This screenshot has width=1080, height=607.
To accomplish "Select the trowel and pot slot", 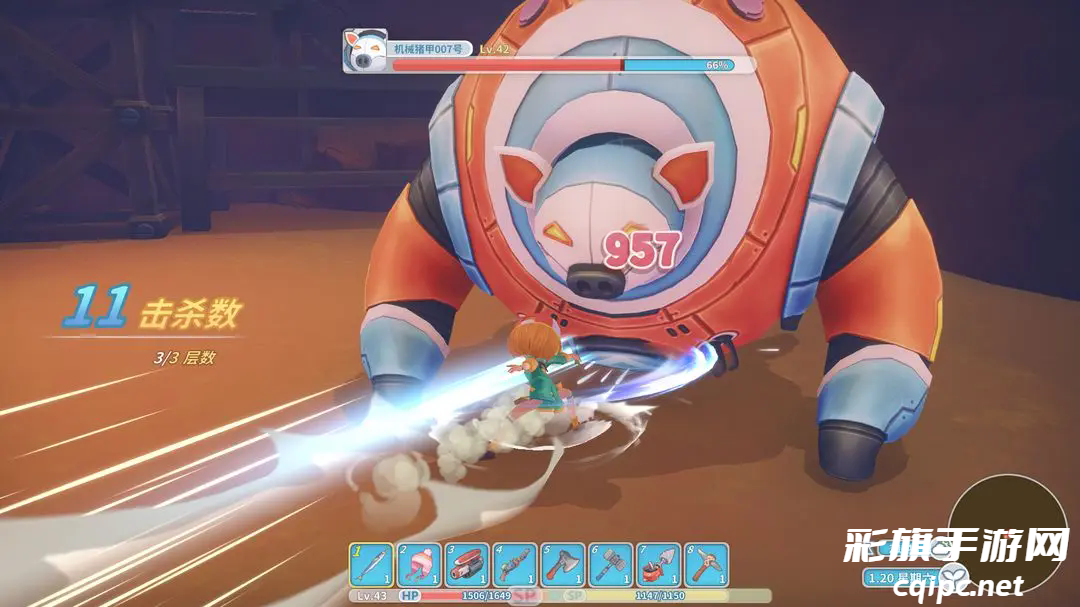I will [659, 565].
